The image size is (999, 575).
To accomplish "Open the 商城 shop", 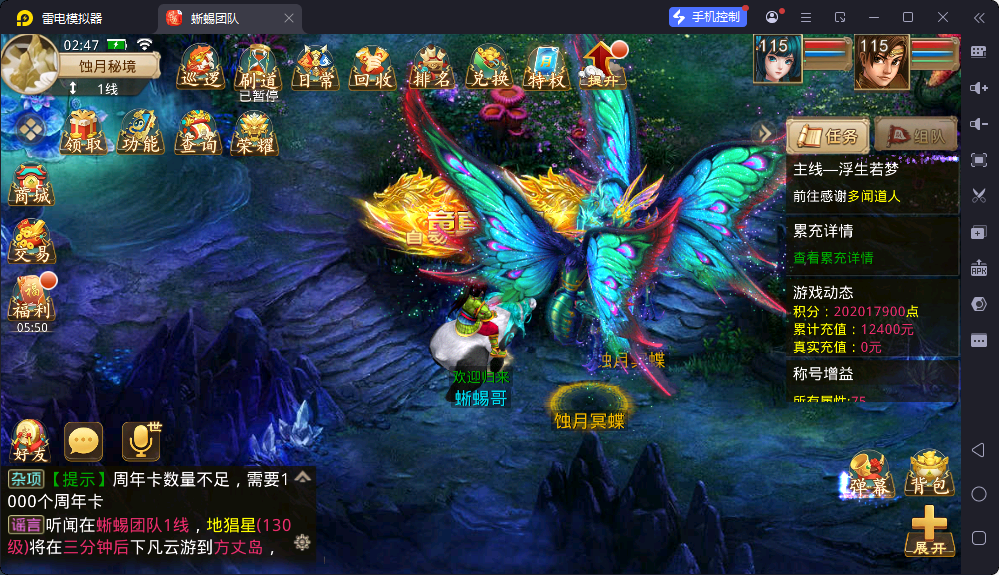I will (31, 186).
